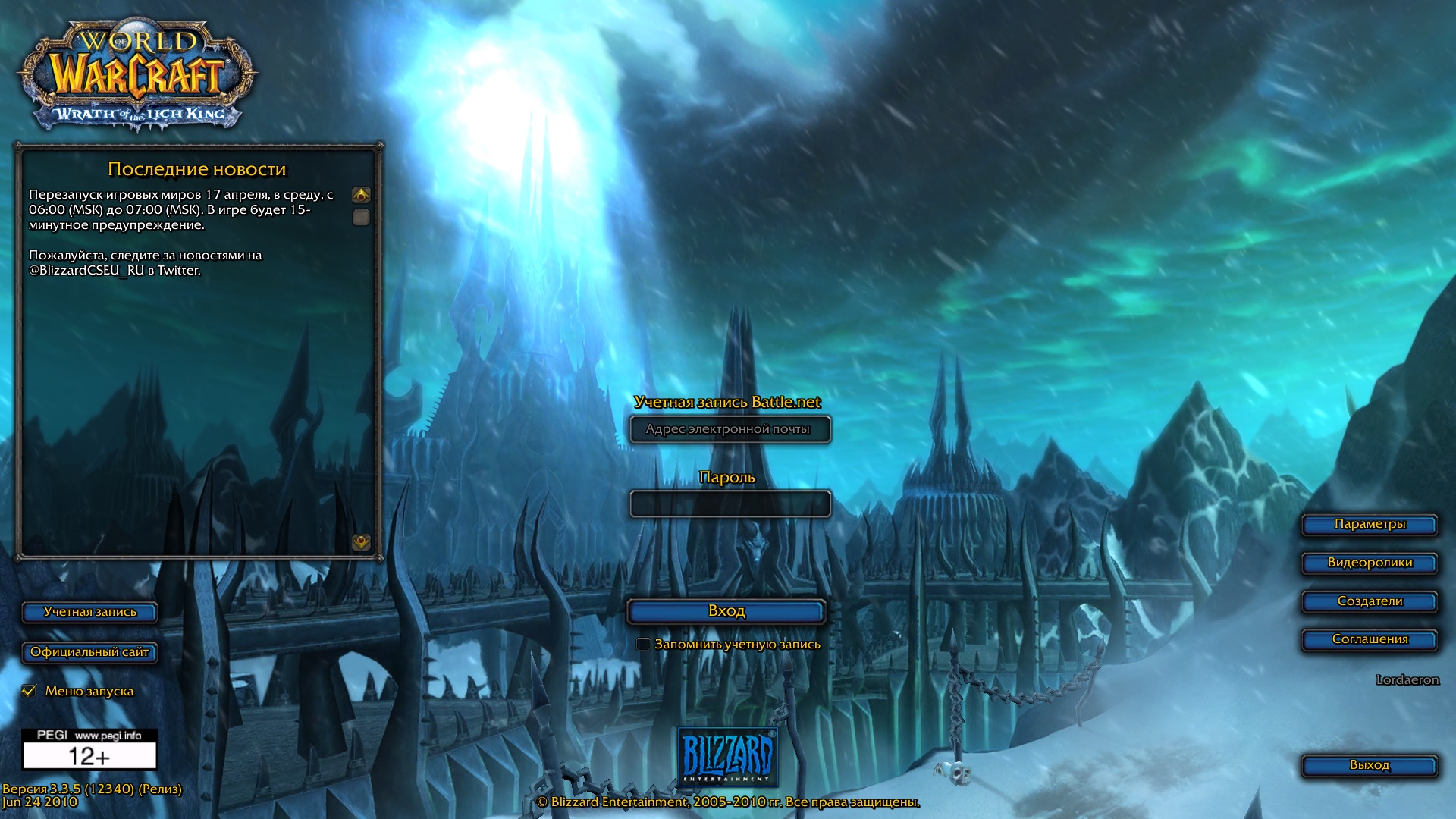Open the Параметры options menu
The width and height of the screenshot is (1456, 819).
1369,525
